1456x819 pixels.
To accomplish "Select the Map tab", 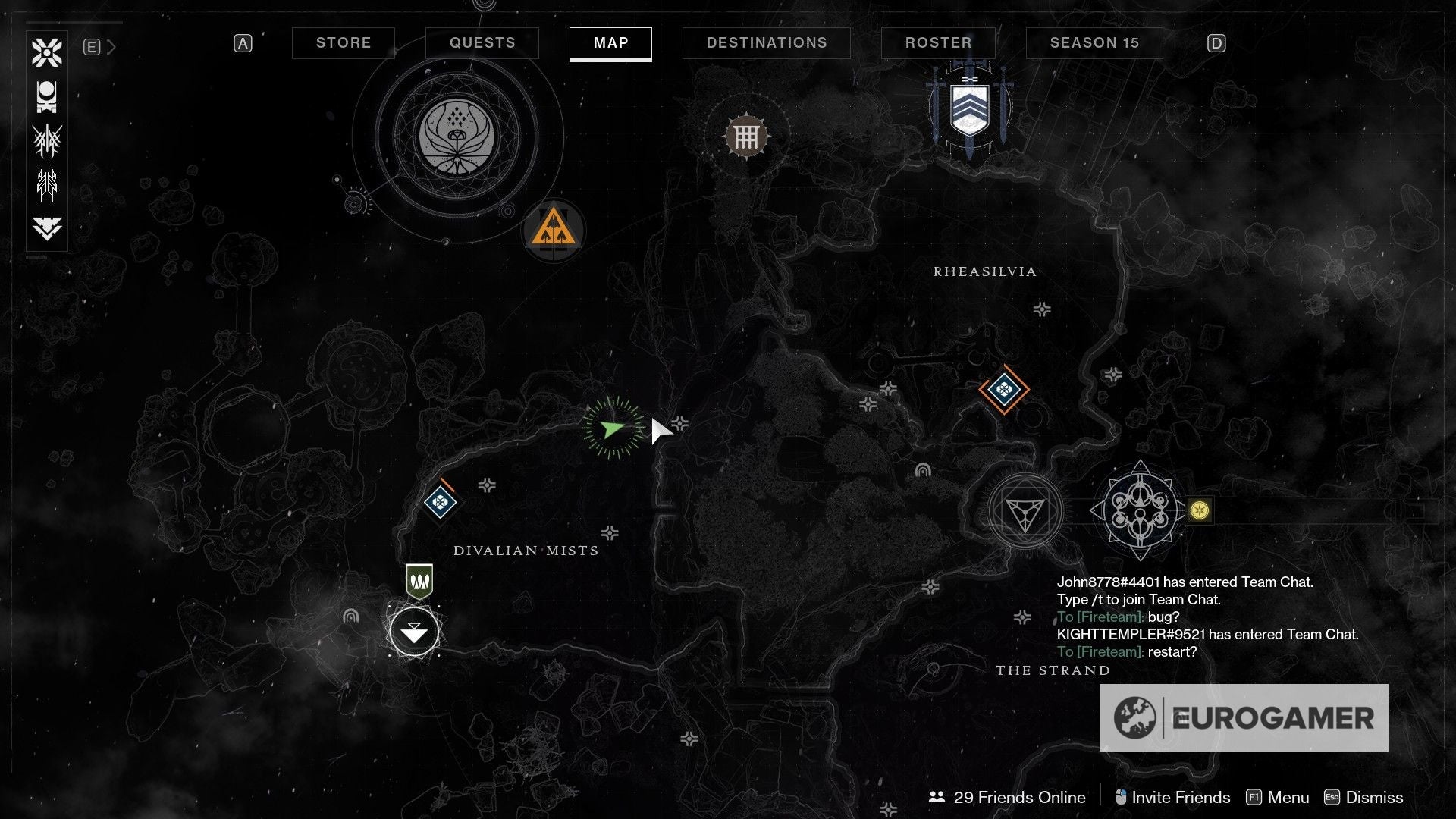I will (610, 43).
